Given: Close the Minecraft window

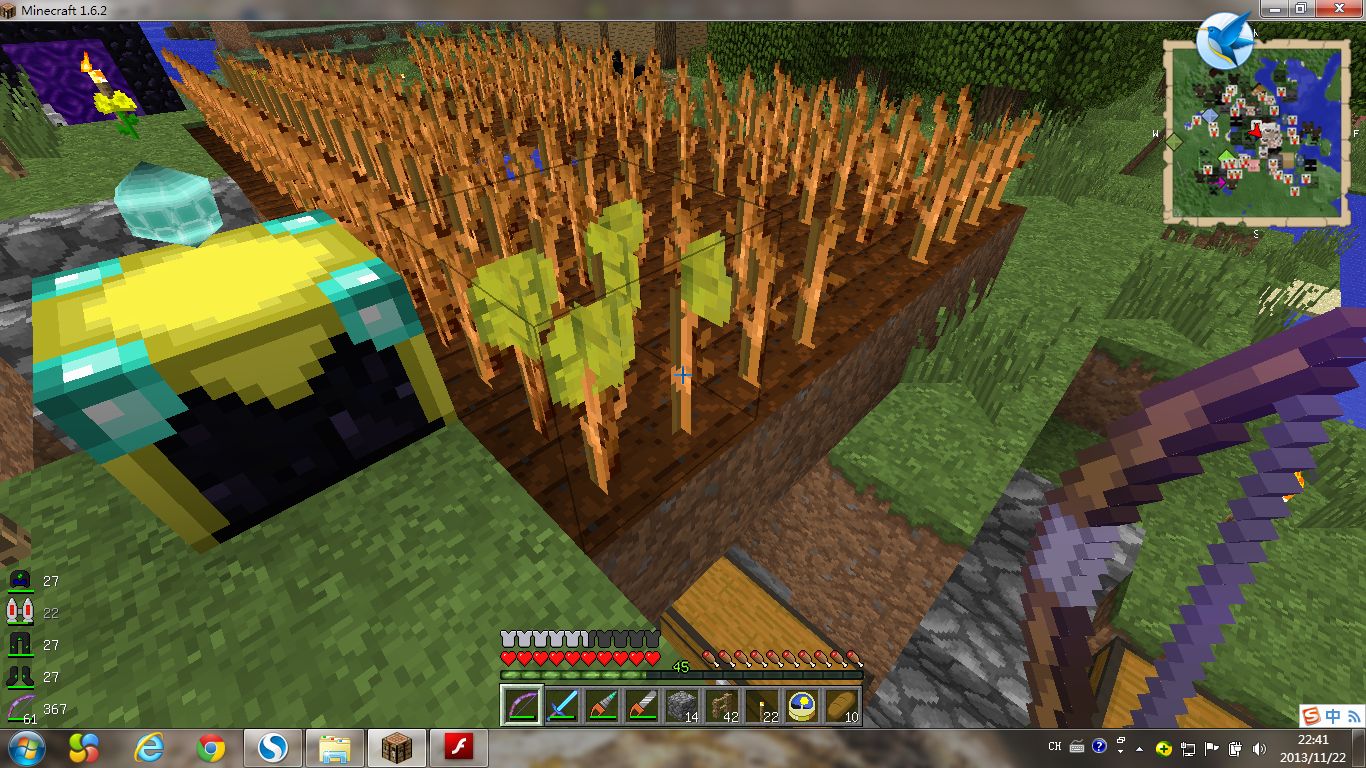Looking at the screenshot, I should [1338, 9].
